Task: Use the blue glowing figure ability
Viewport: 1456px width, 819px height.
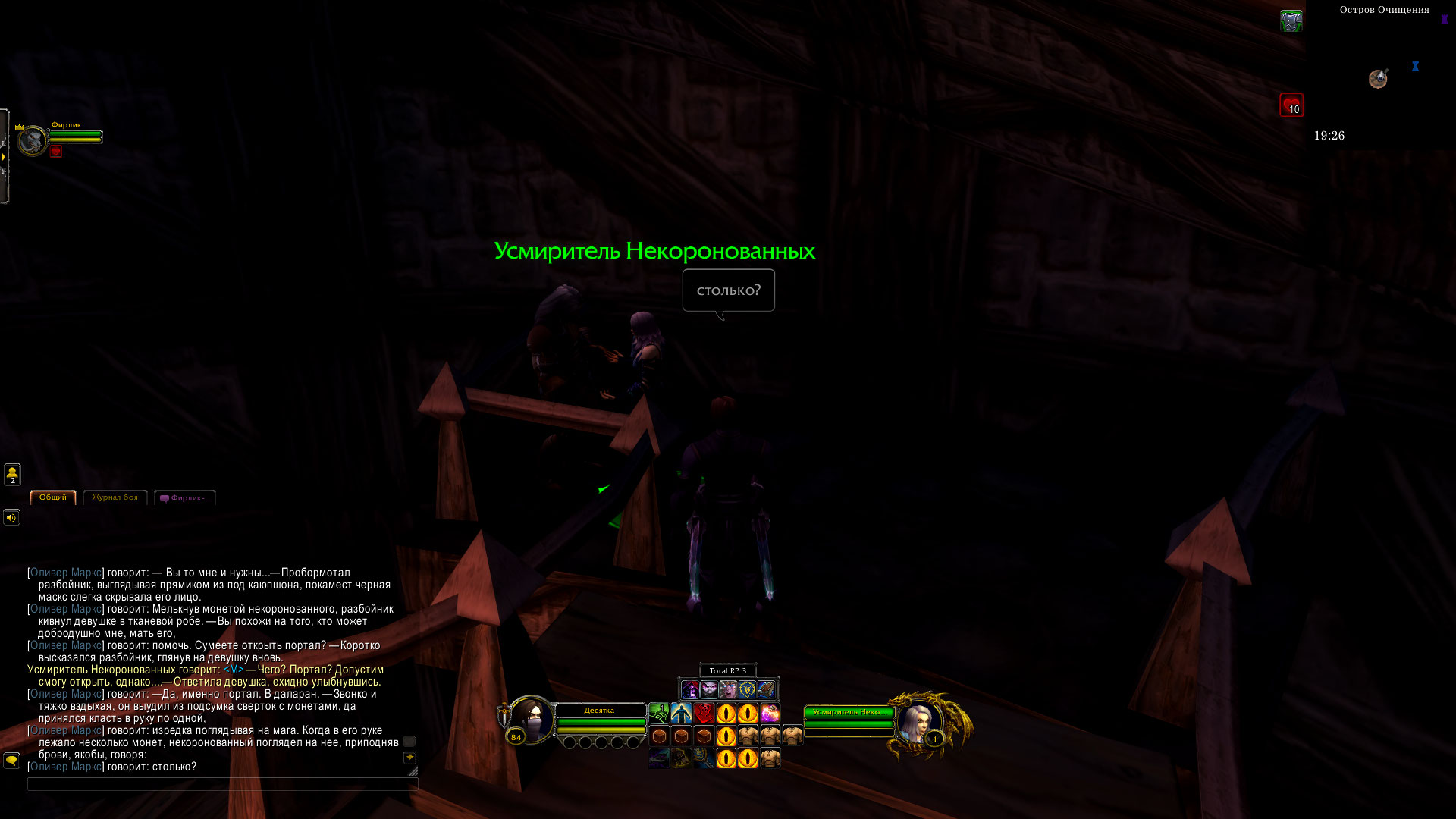Action: [681, 713]
